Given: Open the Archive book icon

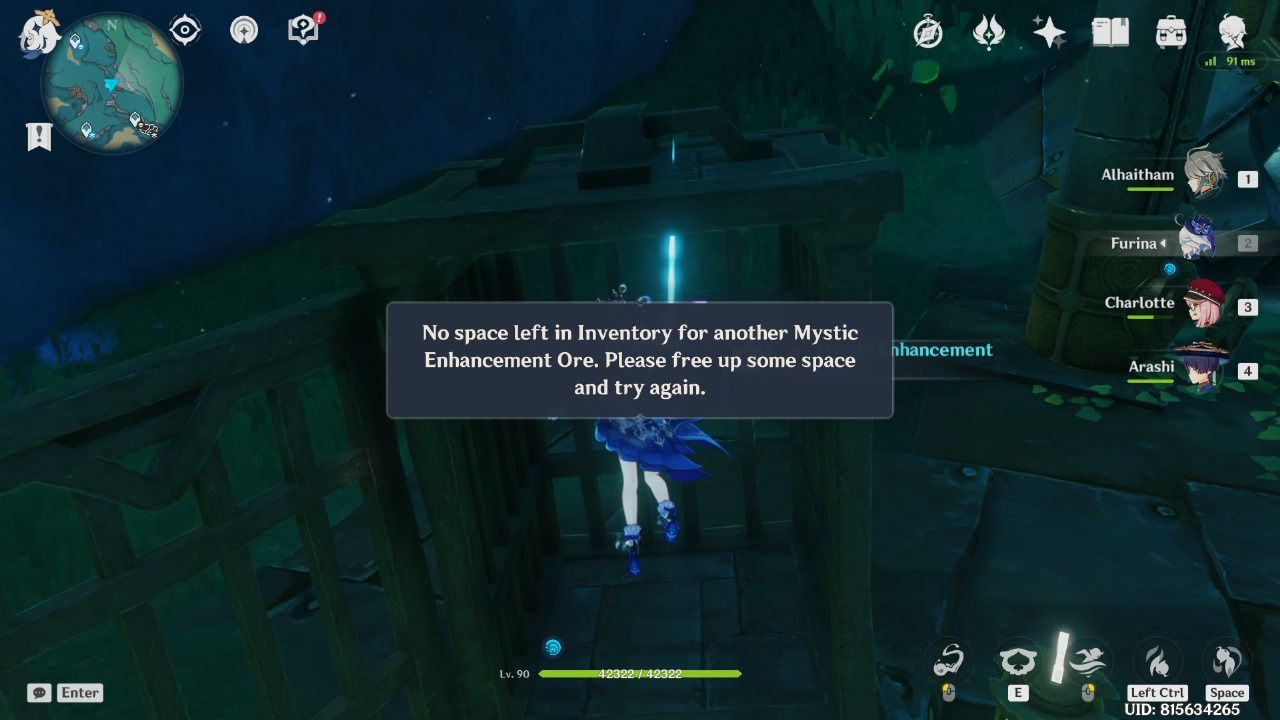Looking at the screenshot, I should point(1109,33).
